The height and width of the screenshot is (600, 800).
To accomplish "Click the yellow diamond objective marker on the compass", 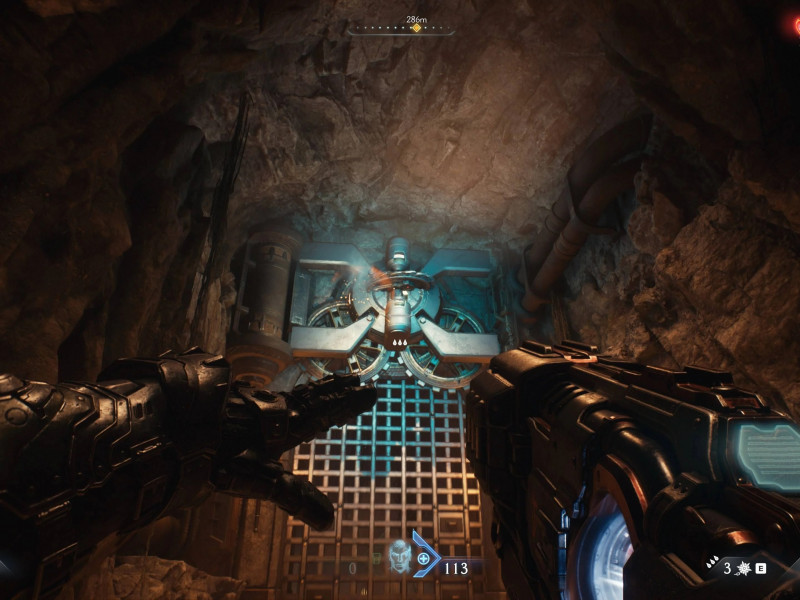I will [416, 28].
